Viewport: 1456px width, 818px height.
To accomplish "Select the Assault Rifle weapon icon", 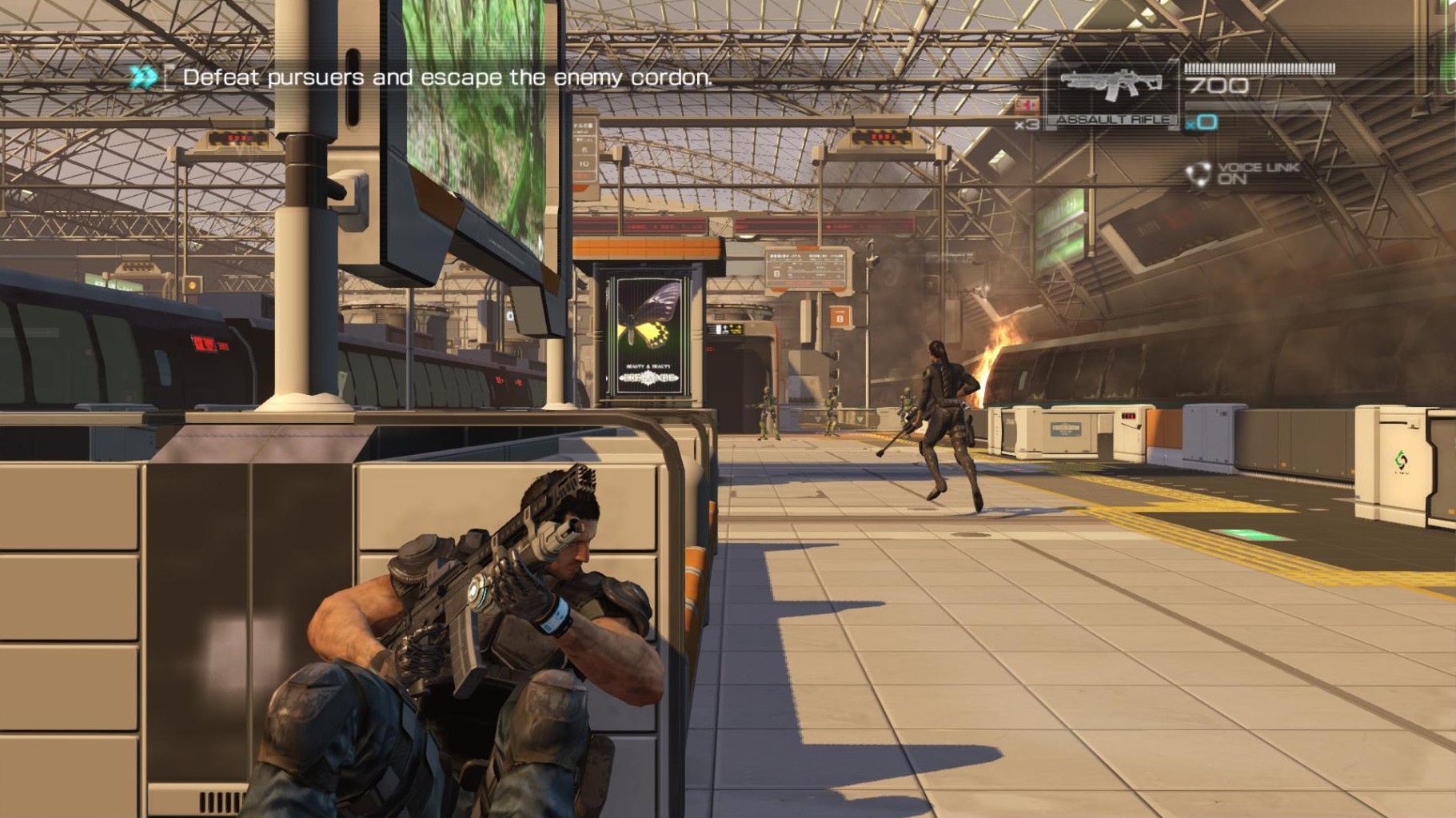I will click(x=1111, y=86).
